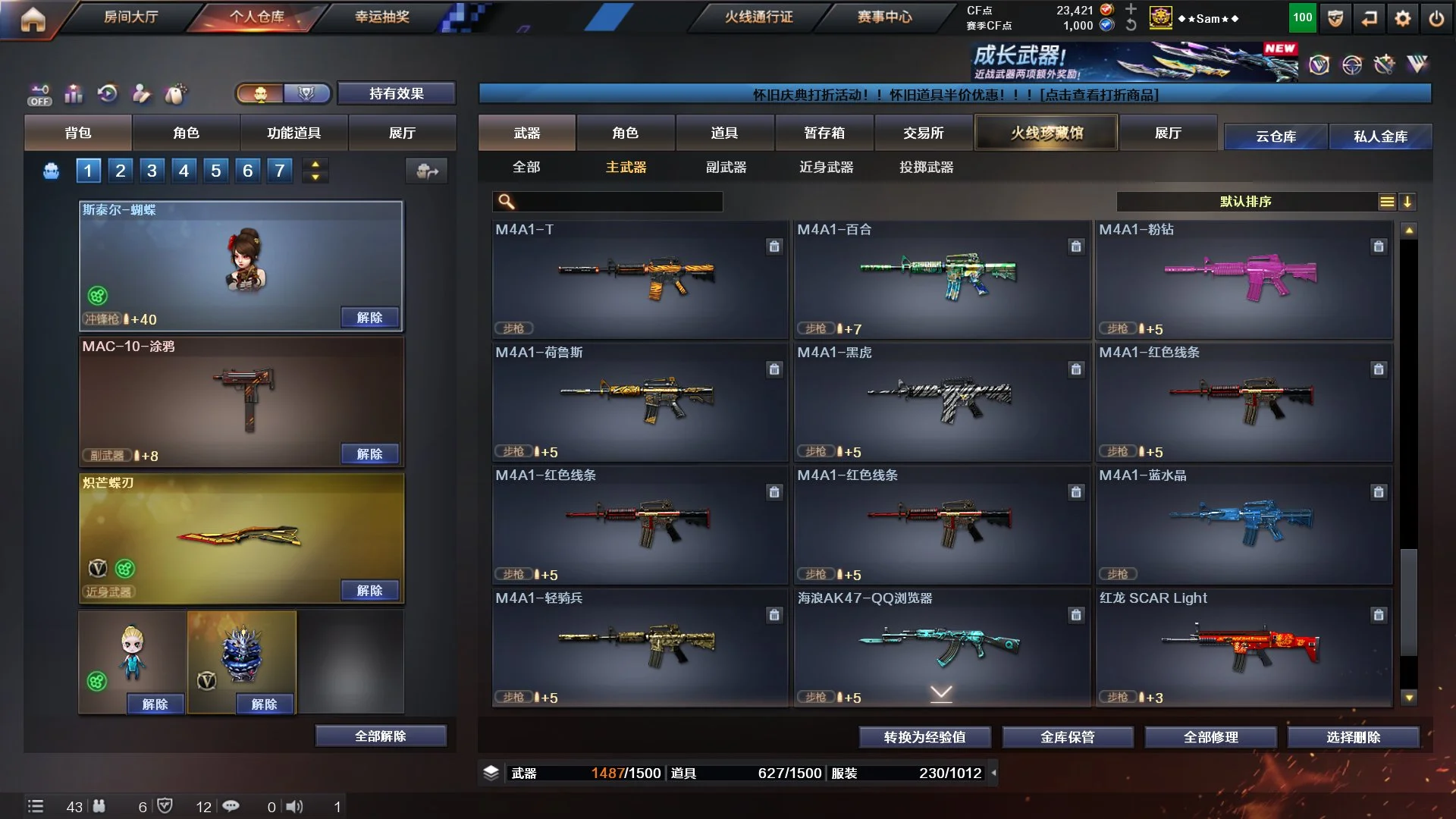Image resolution: width=1456 pixels, height=819 pixels.
Task: Unequip the MAC-10-涂鸦 with 解除
Action: [369, 453]
